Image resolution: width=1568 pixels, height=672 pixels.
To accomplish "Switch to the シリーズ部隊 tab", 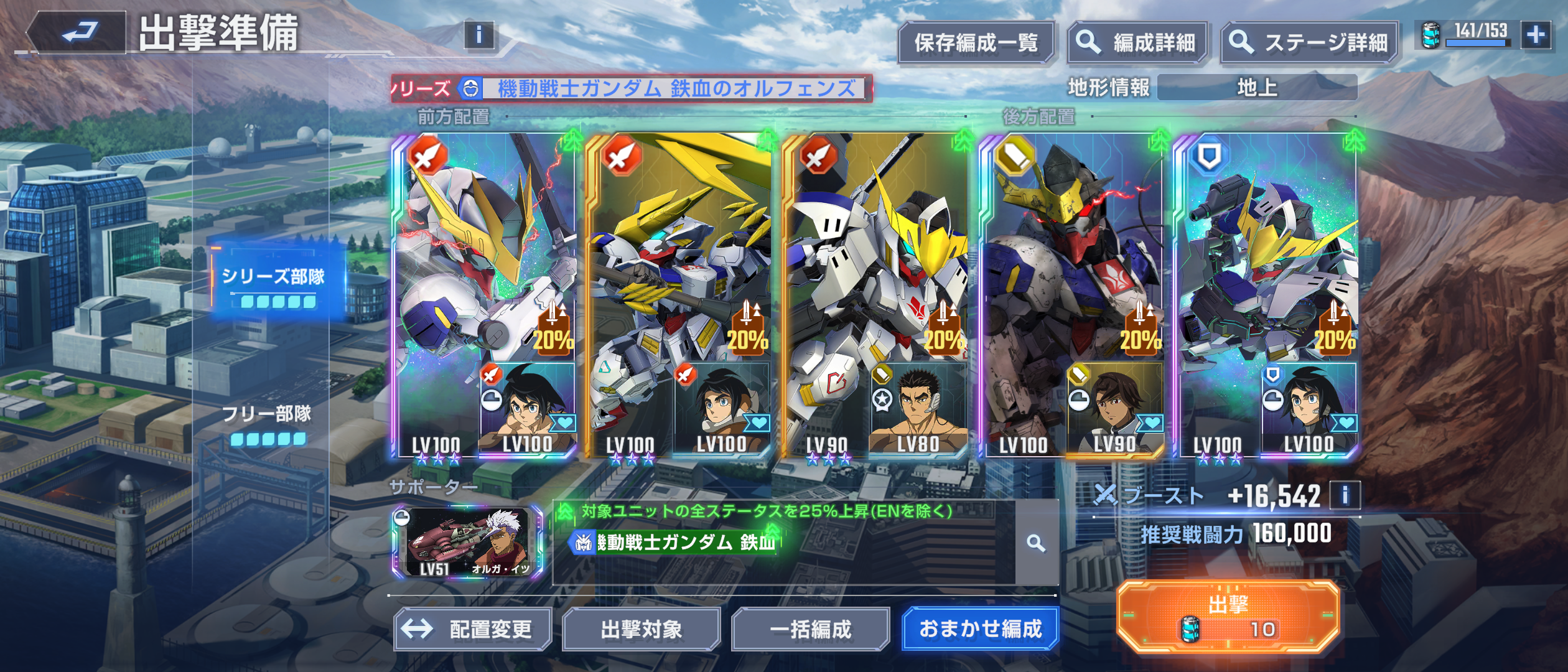I will pyautogui.click(x=274, y=283).
